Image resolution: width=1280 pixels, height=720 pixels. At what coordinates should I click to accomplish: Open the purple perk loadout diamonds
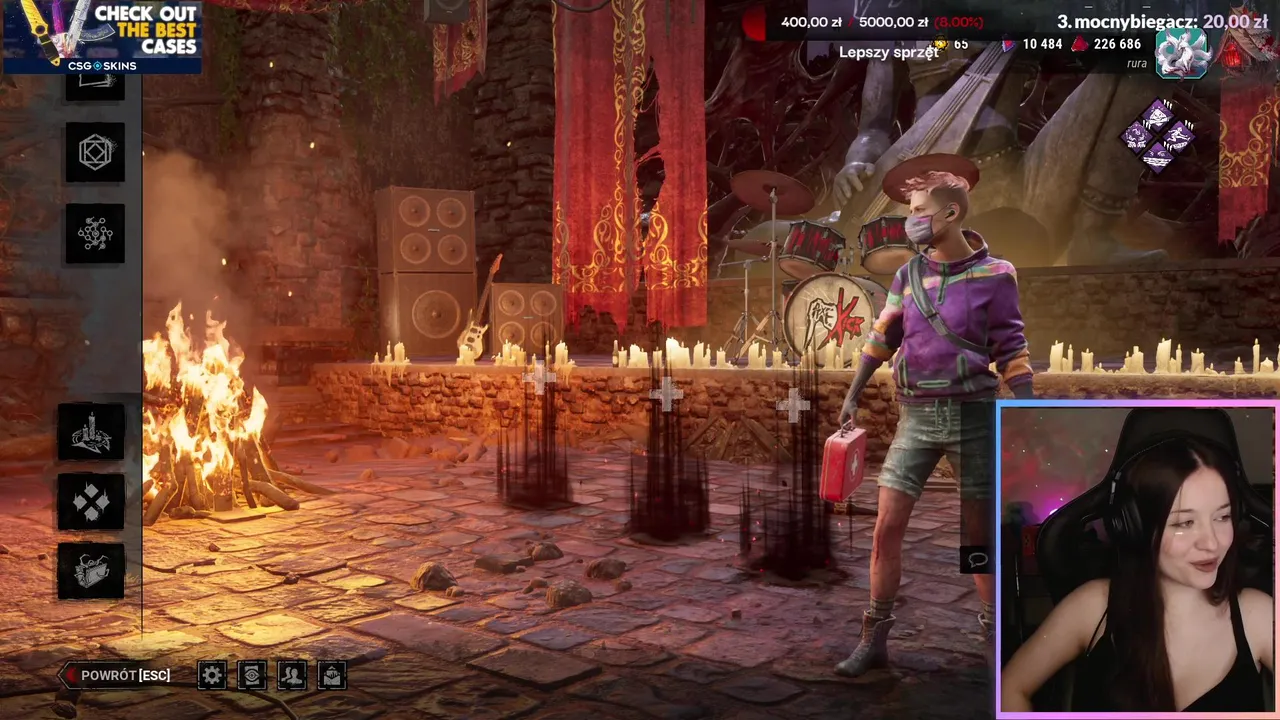coord(1158,135)
